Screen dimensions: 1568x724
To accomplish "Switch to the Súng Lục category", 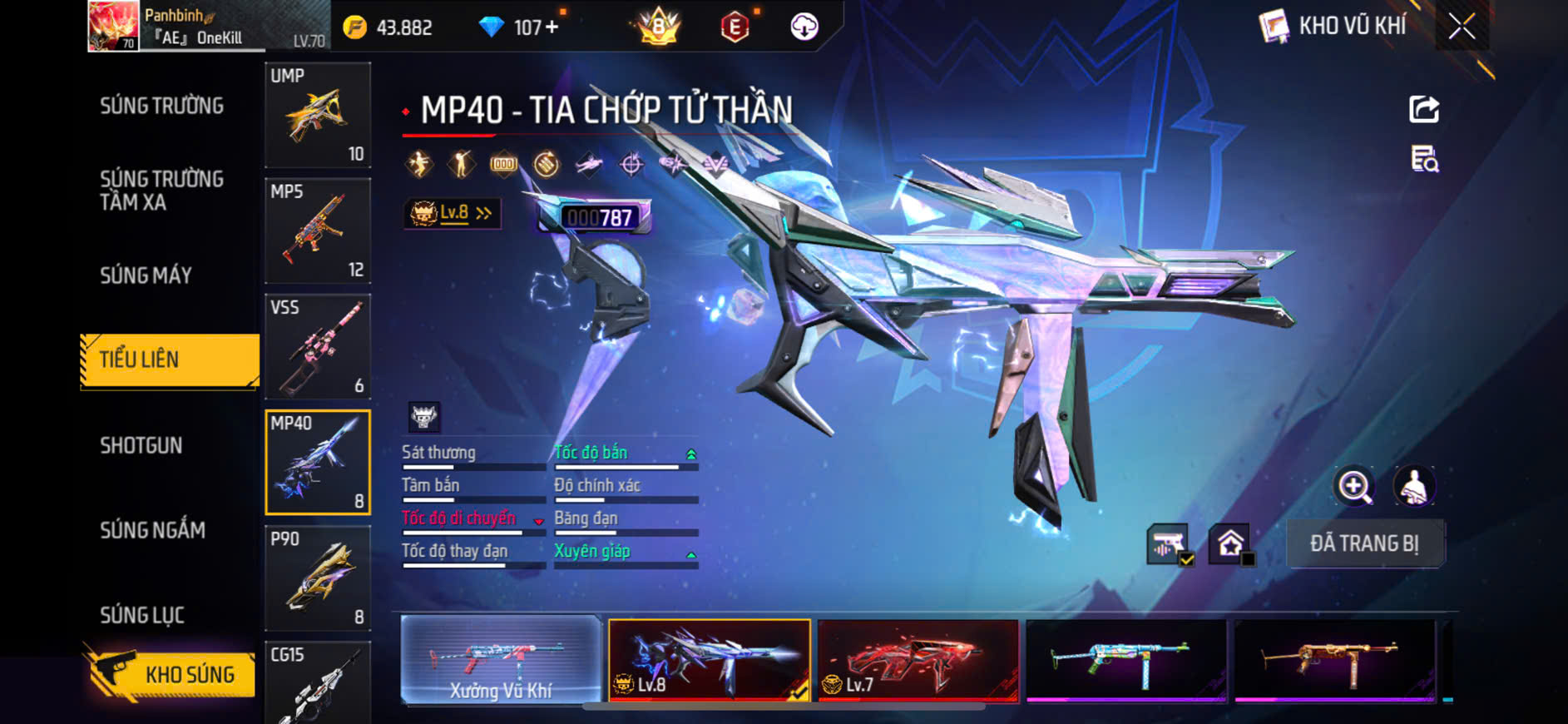I will (x=142, y=615).
